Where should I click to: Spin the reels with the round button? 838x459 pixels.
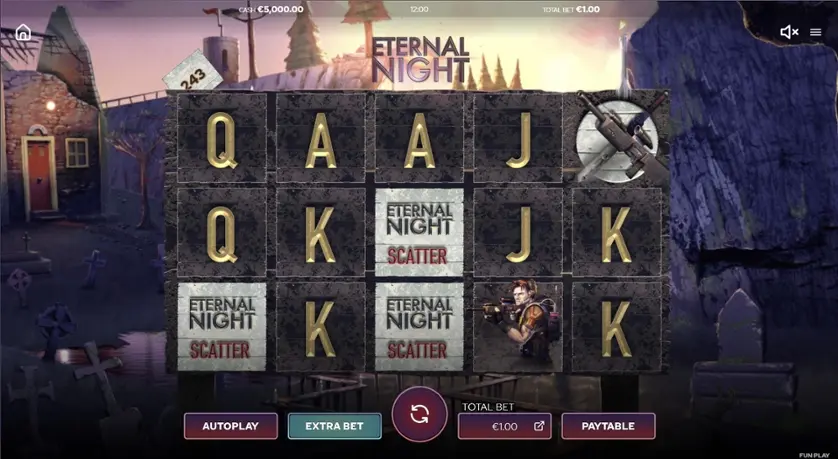419,414
